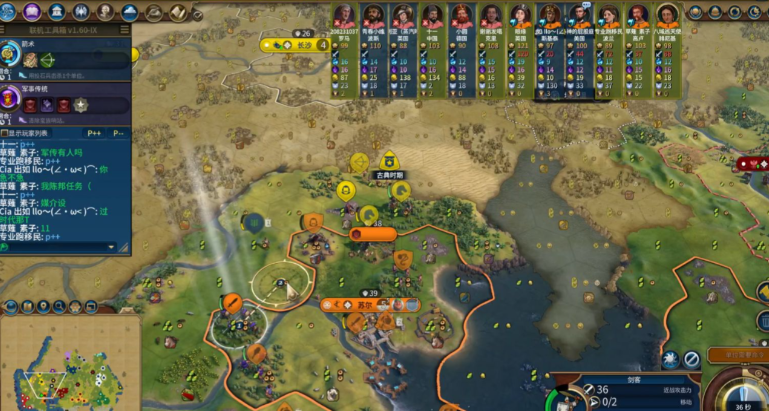Activate the fortify unit action

click(x=668, y=359)
